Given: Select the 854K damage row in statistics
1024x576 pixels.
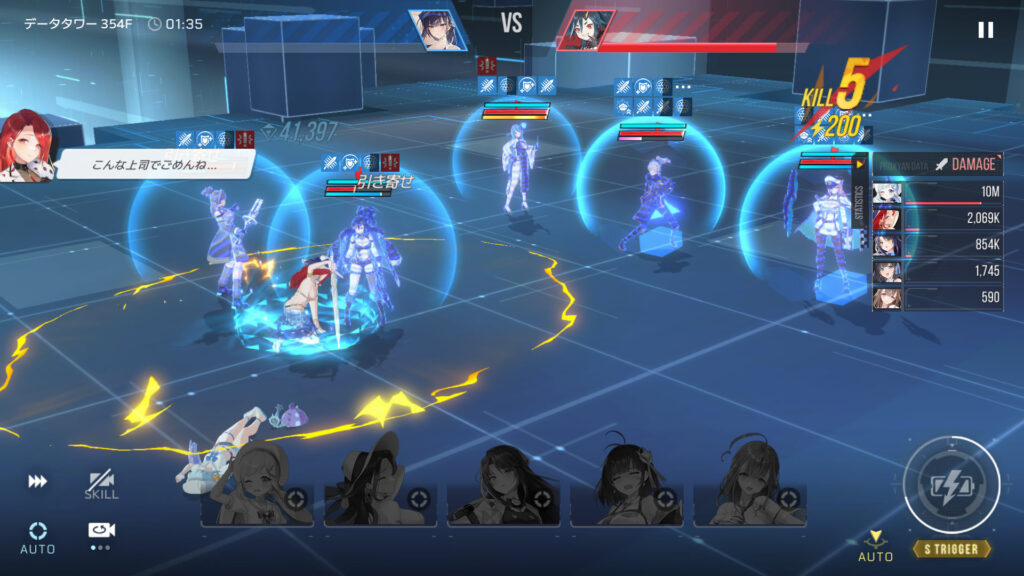Looking at the screenshot, I should click(x=937, y=245).
